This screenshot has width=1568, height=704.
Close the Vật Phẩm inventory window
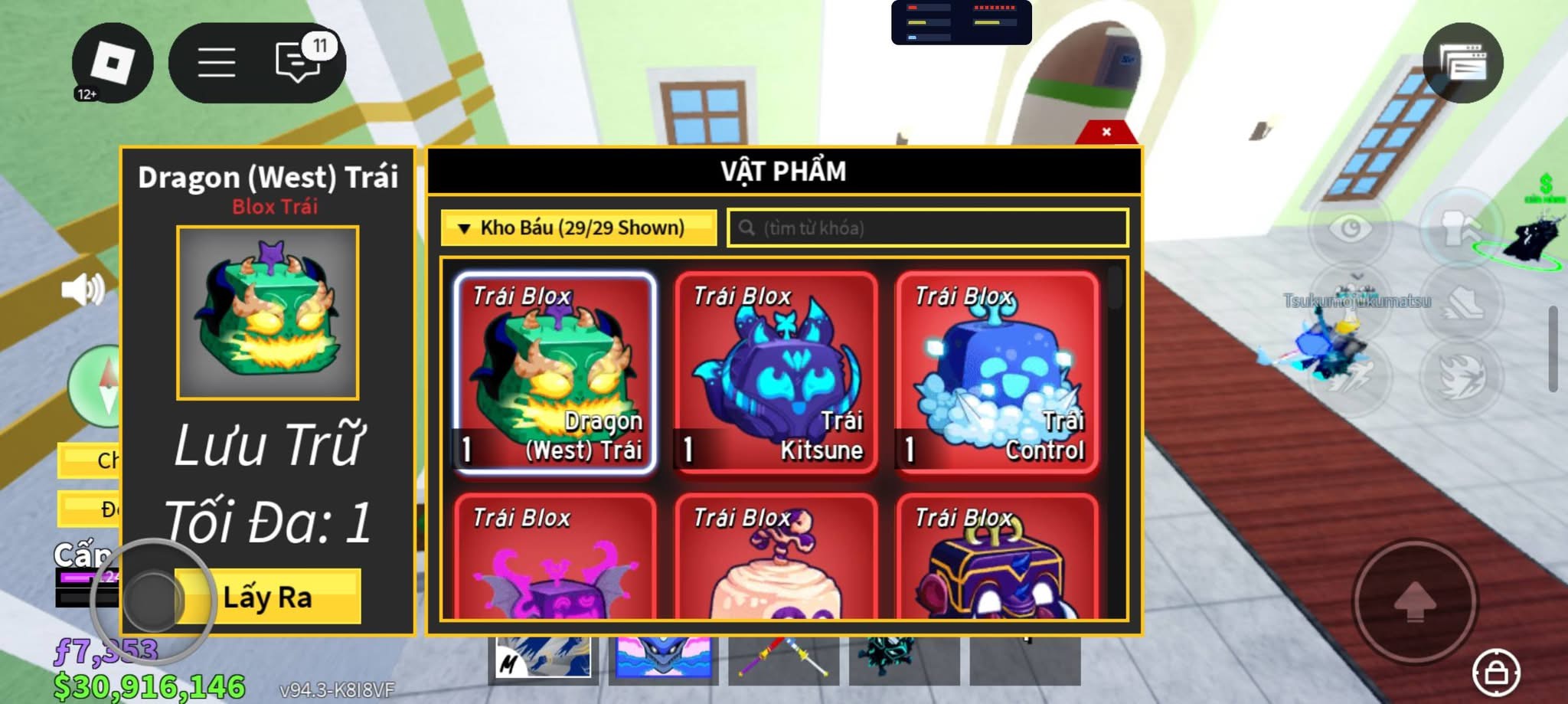pos(1106,133)
